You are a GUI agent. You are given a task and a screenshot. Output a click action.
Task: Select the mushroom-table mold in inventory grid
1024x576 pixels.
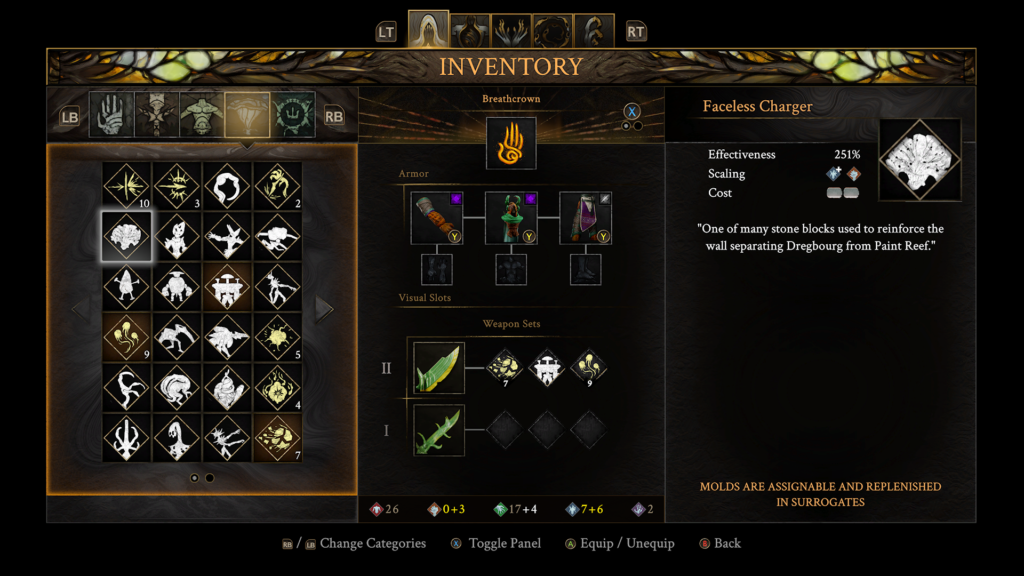[x=227, y=288]
